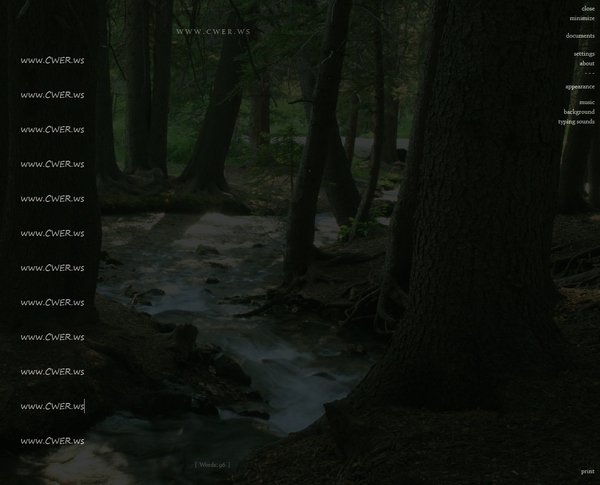This screenshot has height=485, width=600.
Task: Open the settings option
Action: point(584,54)
